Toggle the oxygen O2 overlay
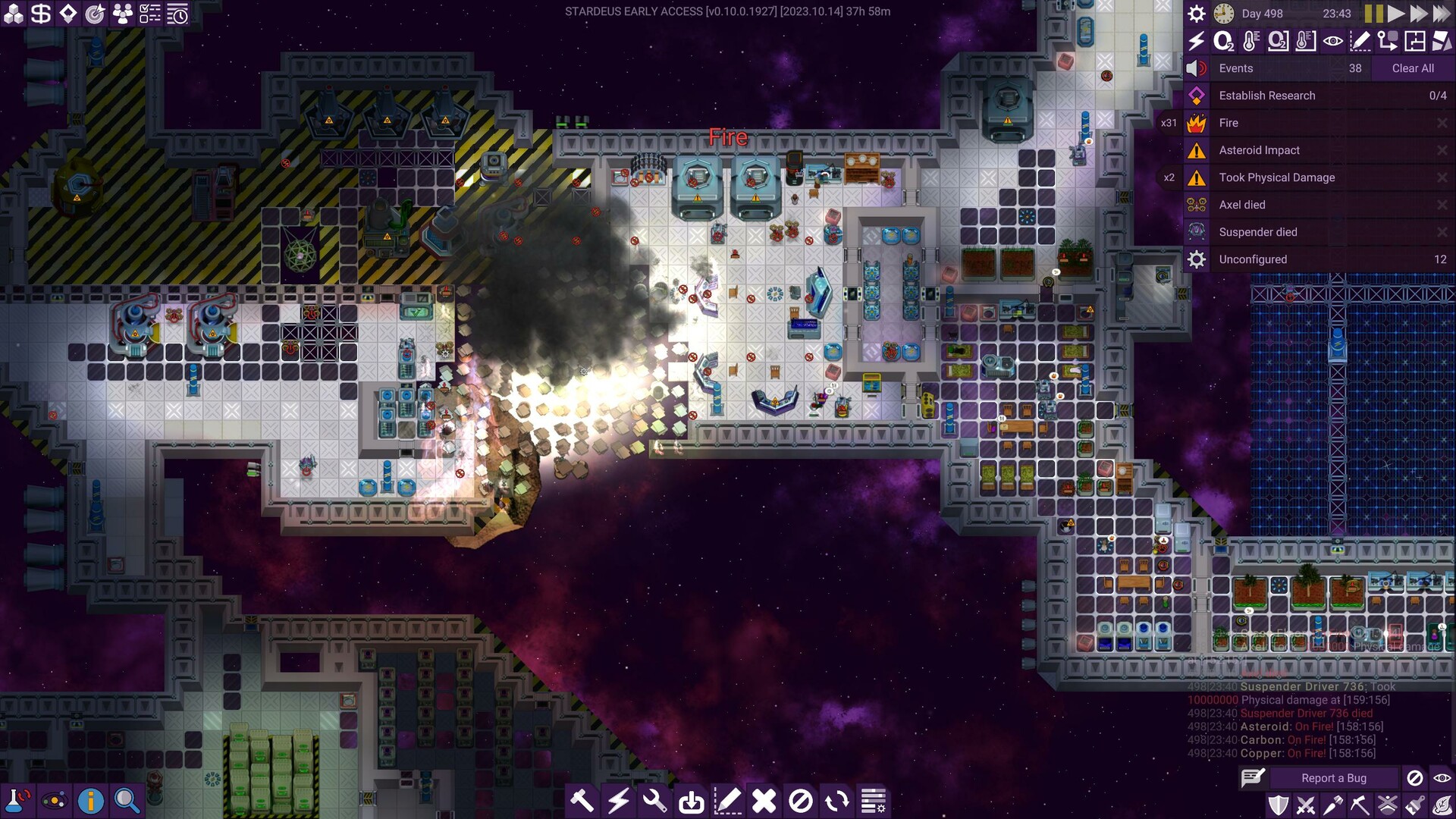This screenshot has height=819, width=1456. coord(1224,42)
